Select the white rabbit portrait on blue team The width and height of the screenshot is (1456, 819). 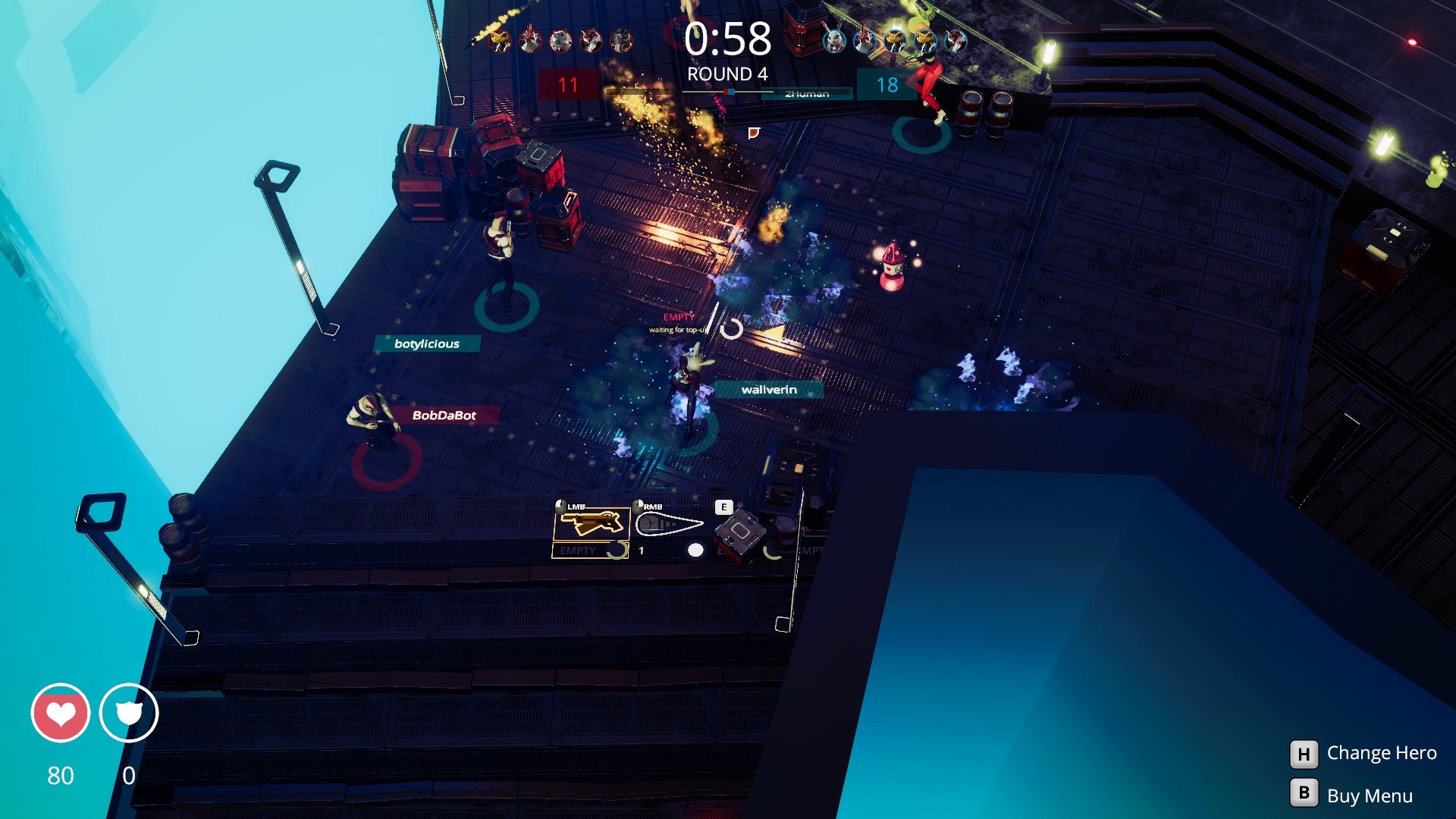coord(835,40)
